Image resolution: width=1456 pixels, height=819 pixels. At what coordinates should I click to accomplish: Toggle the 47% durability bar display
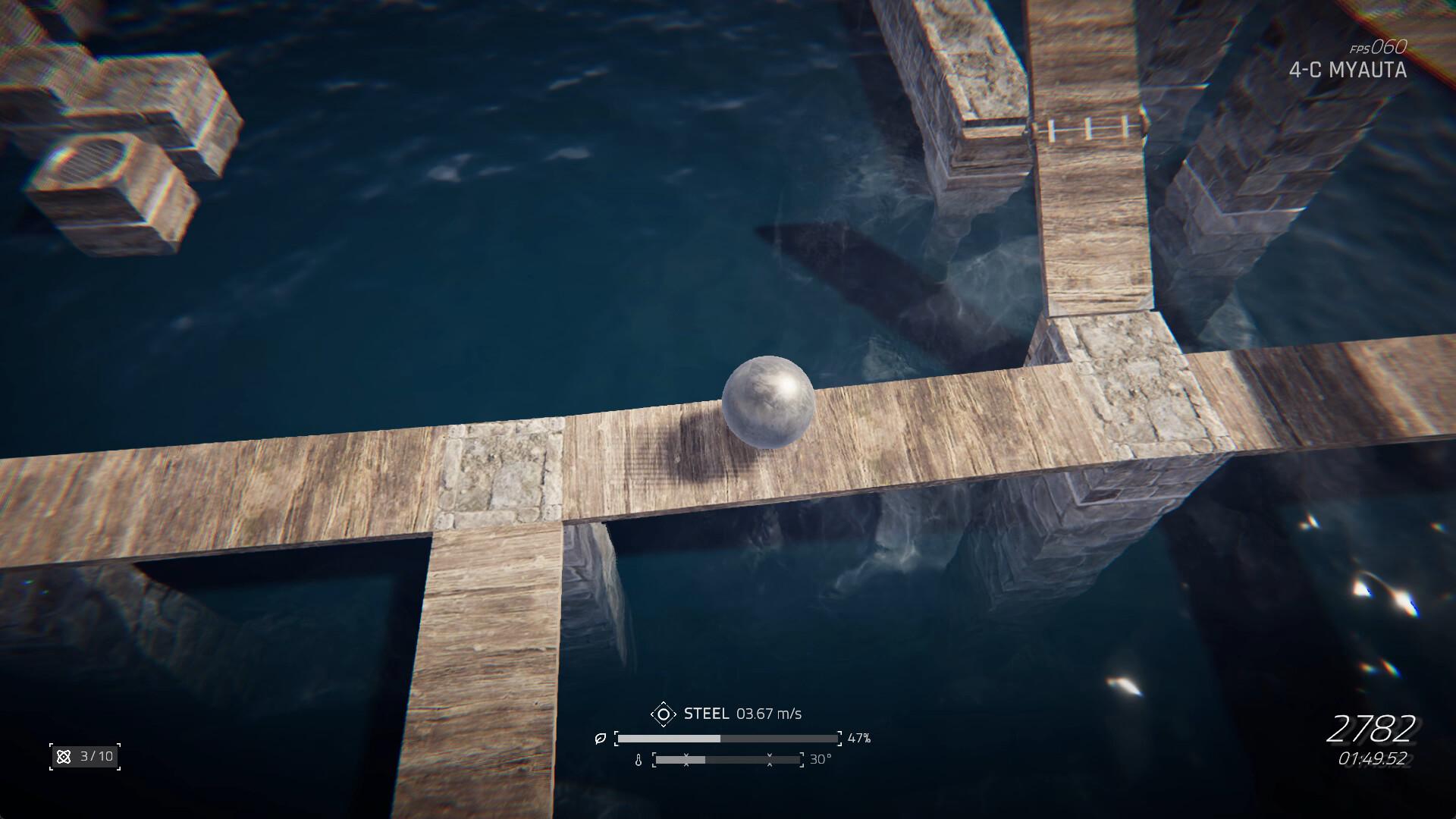point(728,738)
